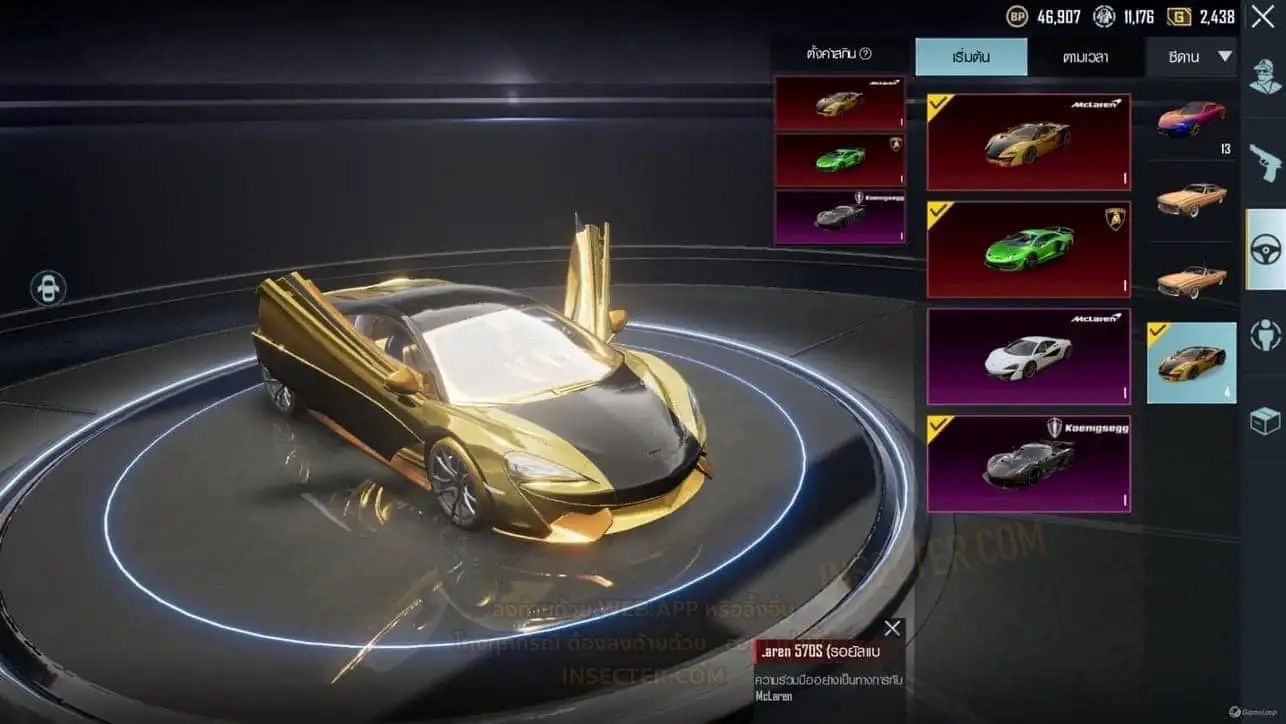The width and height of the screenshot is (1286, 724).
Task: Pick the large black Koenigsegg skin card
Action: point(1028,464)
